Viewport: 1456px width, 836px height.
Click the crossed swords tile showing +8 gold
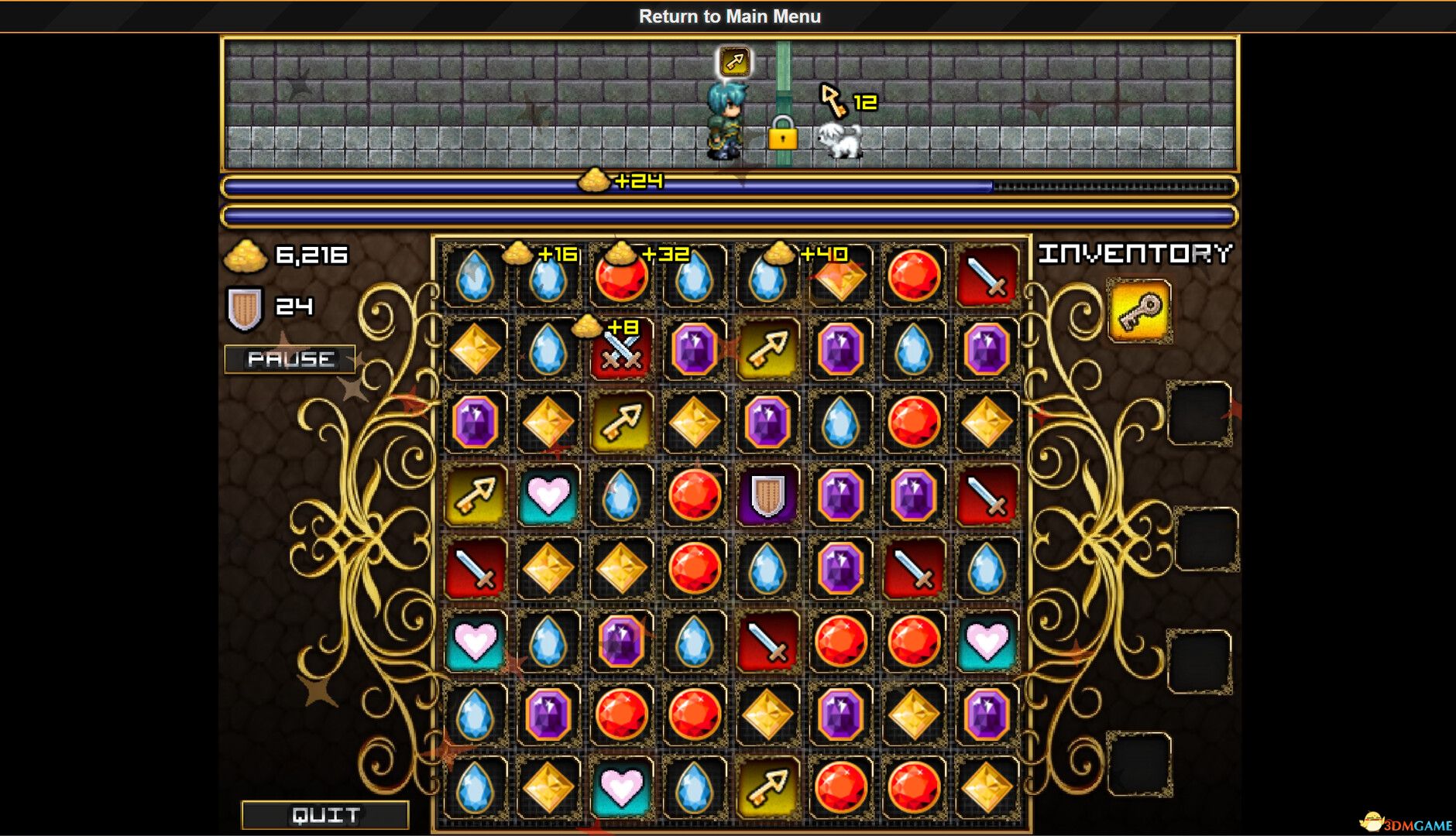pos(622,351)
